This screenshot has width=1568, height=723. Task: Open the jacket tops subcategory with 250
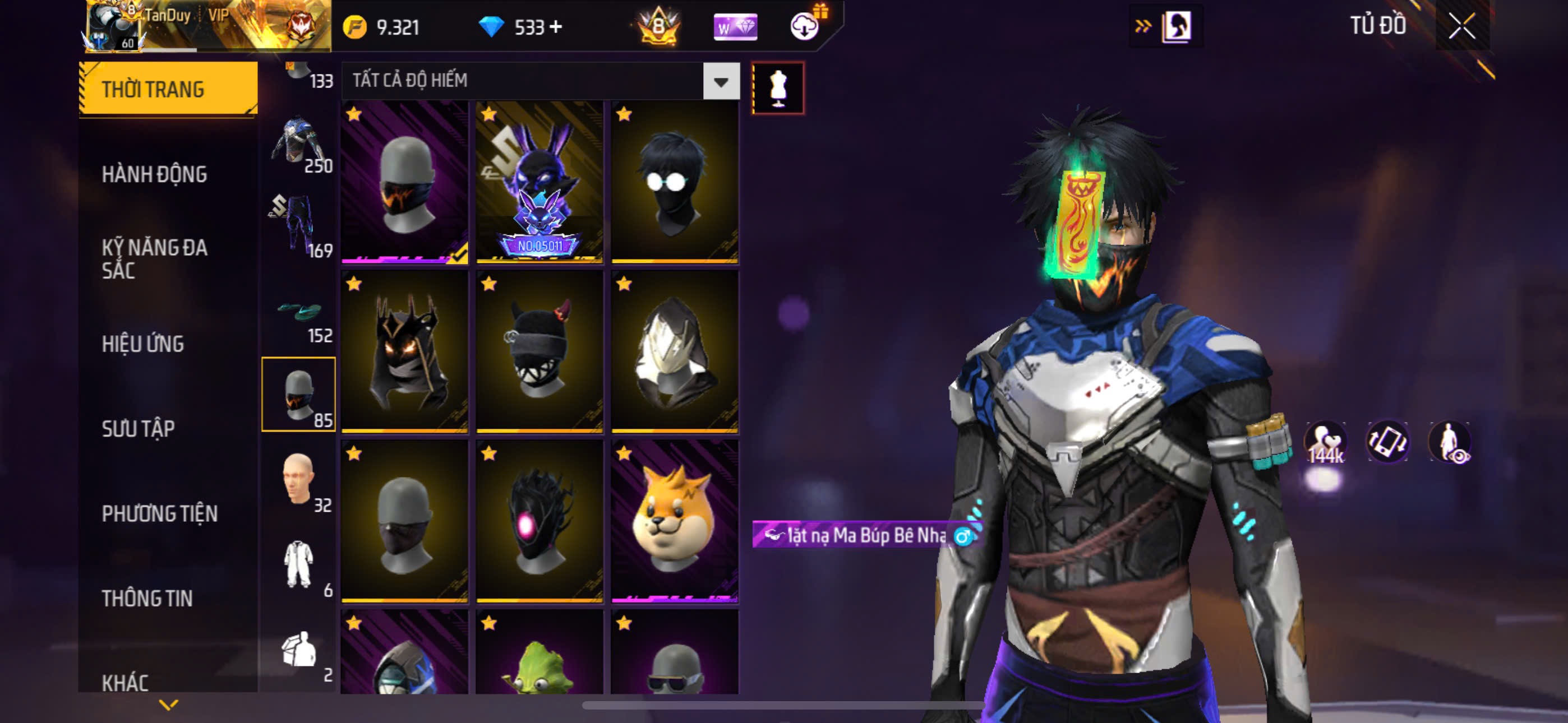click(x=298, y=143)
